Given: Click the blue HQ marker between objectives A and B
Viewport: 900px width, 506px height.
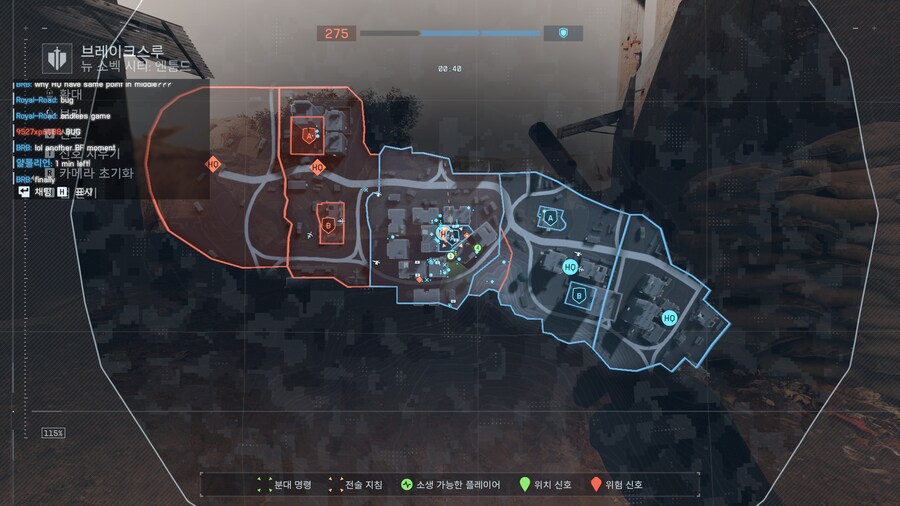Looking at the screenshot, I should (569, 267).
